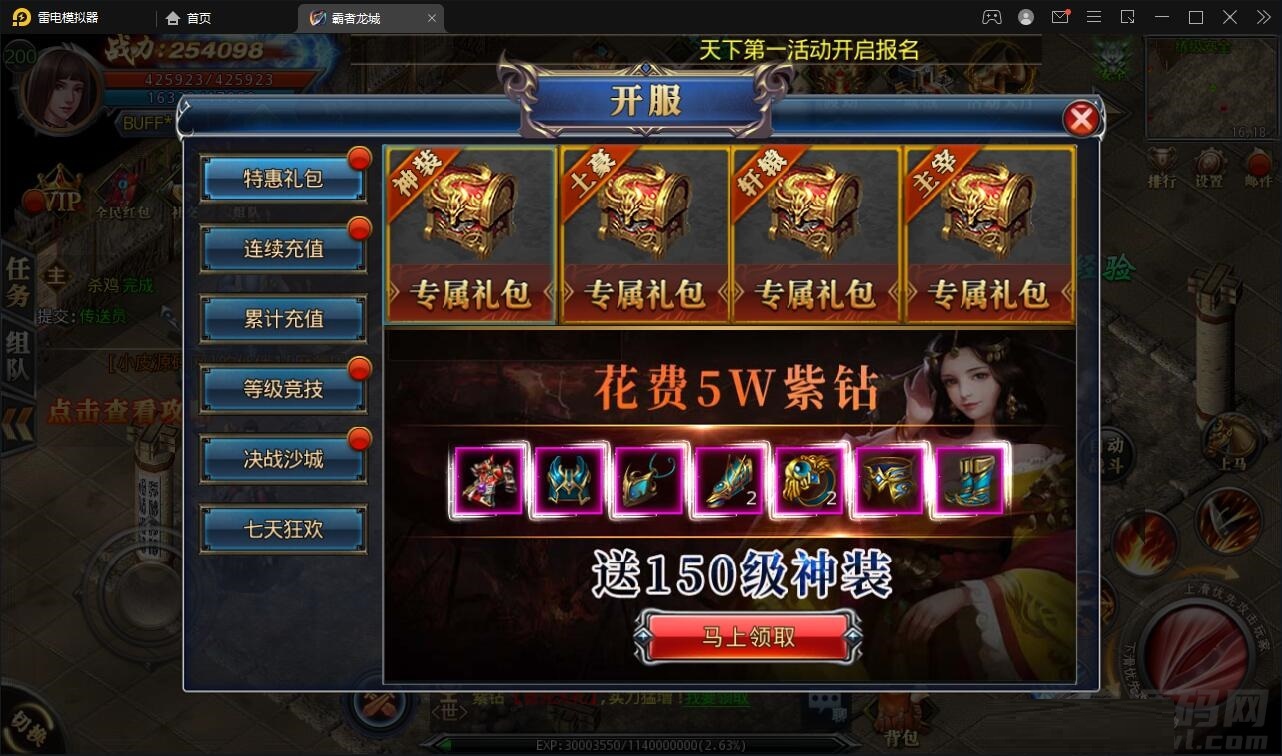Open the VIP crown panel
This screenshot has height=756, width=1282.
click(58, 190)
